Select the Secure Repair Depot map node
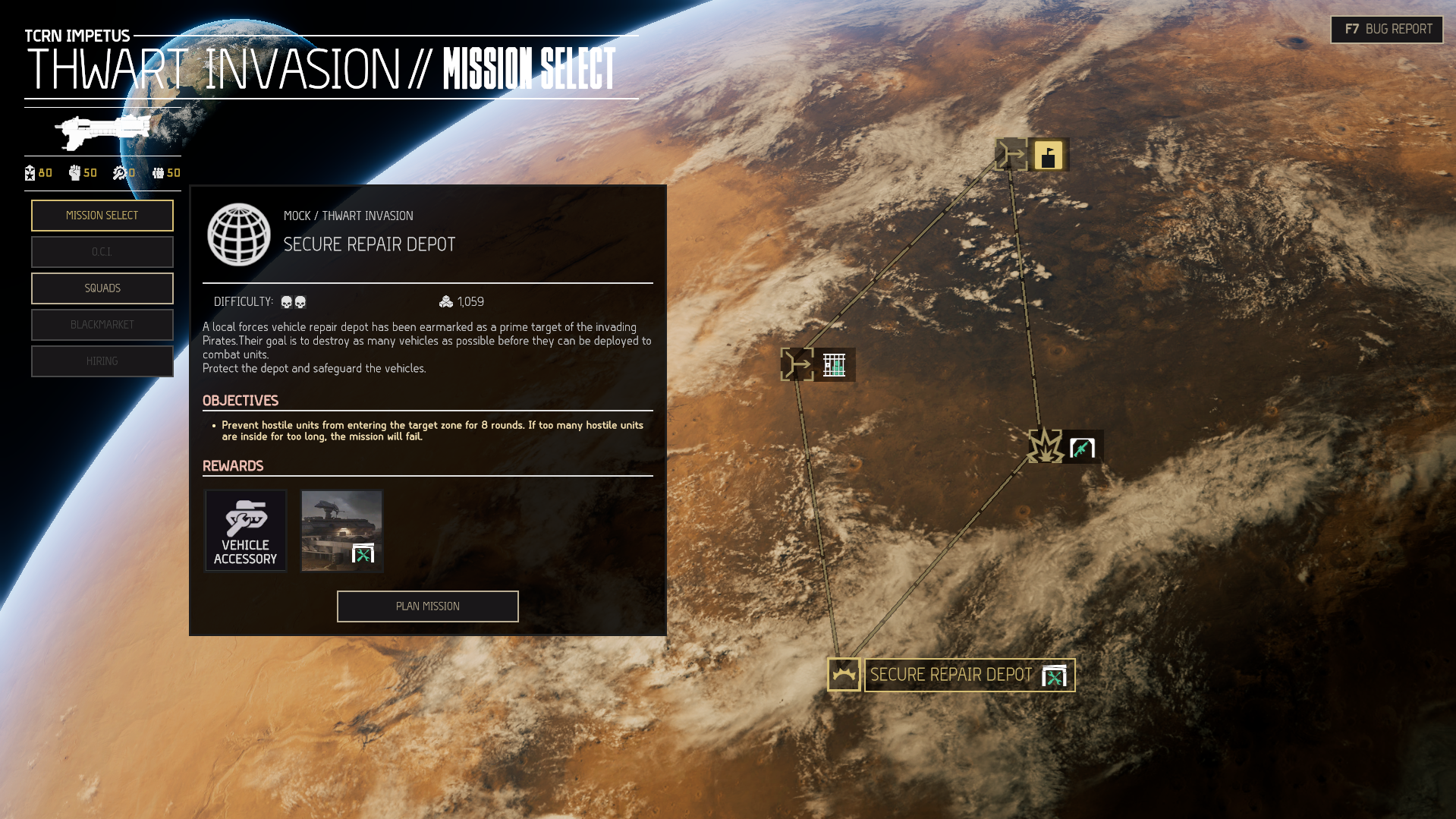Viewport: 1456px width, 819px height. point(951,675)
